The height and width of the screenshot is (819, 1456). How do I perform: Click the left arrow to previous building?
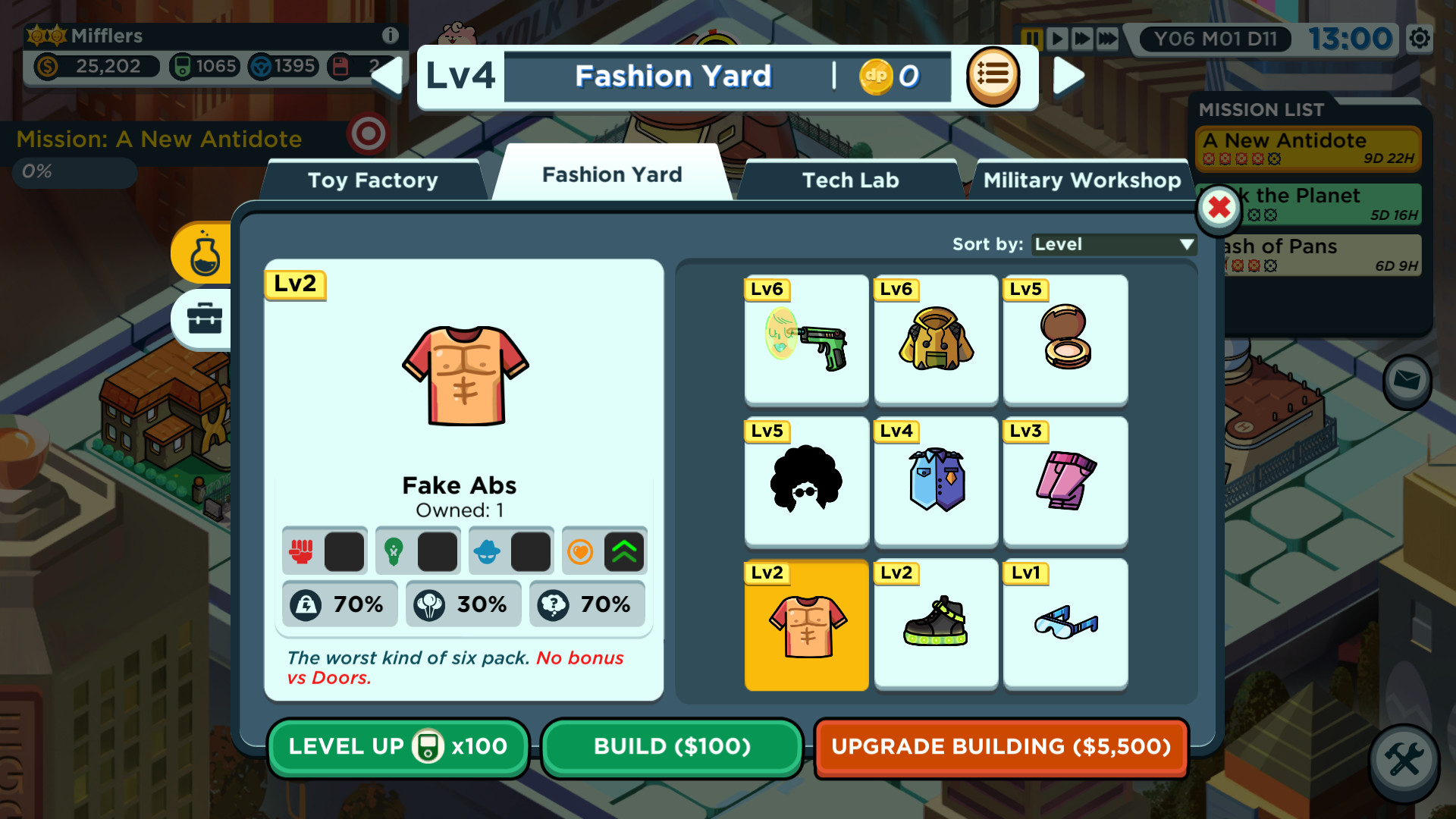tap(389, 76)
